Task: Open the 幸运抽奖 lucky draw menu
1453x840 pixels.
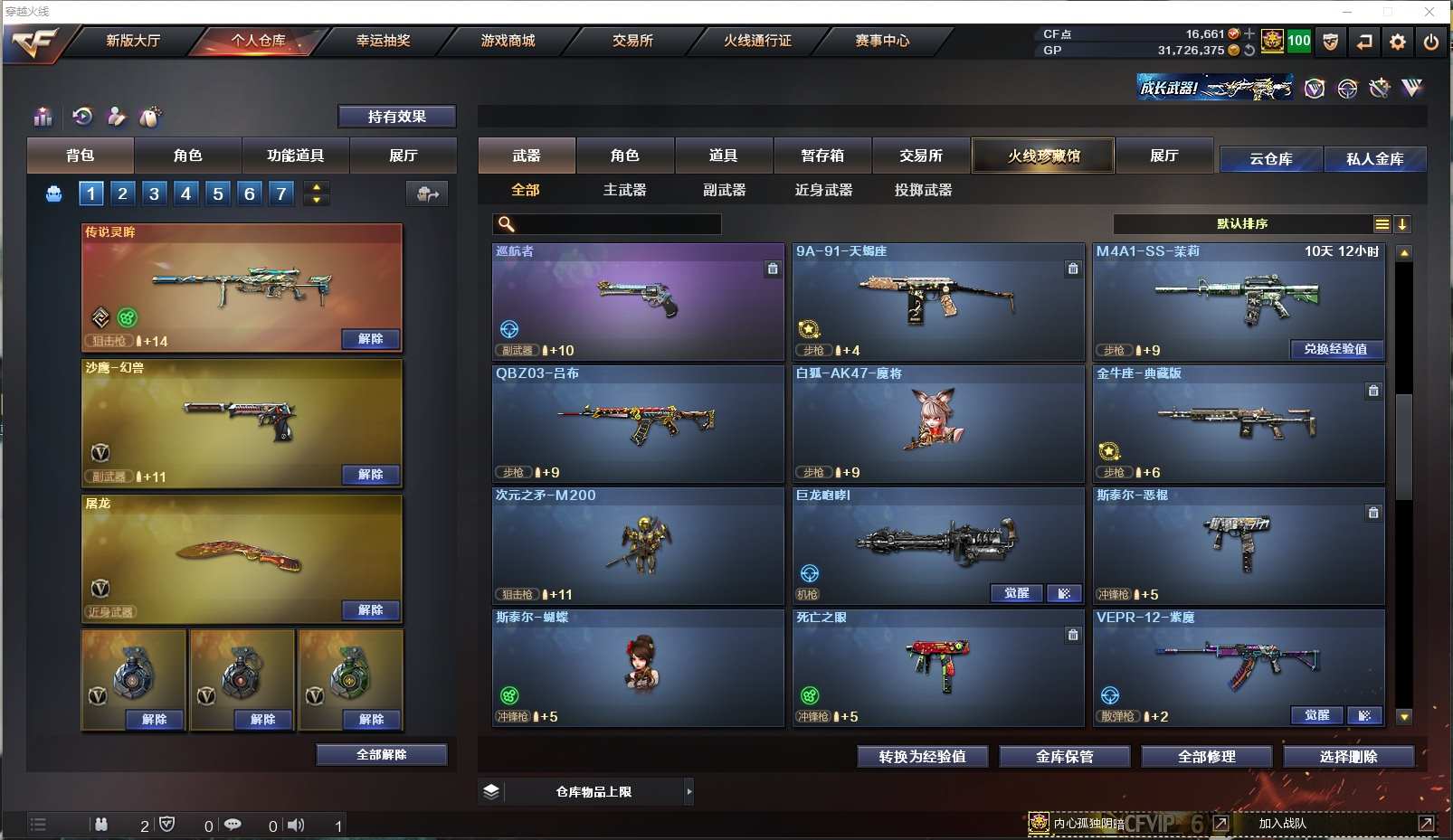Action: coord(383,41)
